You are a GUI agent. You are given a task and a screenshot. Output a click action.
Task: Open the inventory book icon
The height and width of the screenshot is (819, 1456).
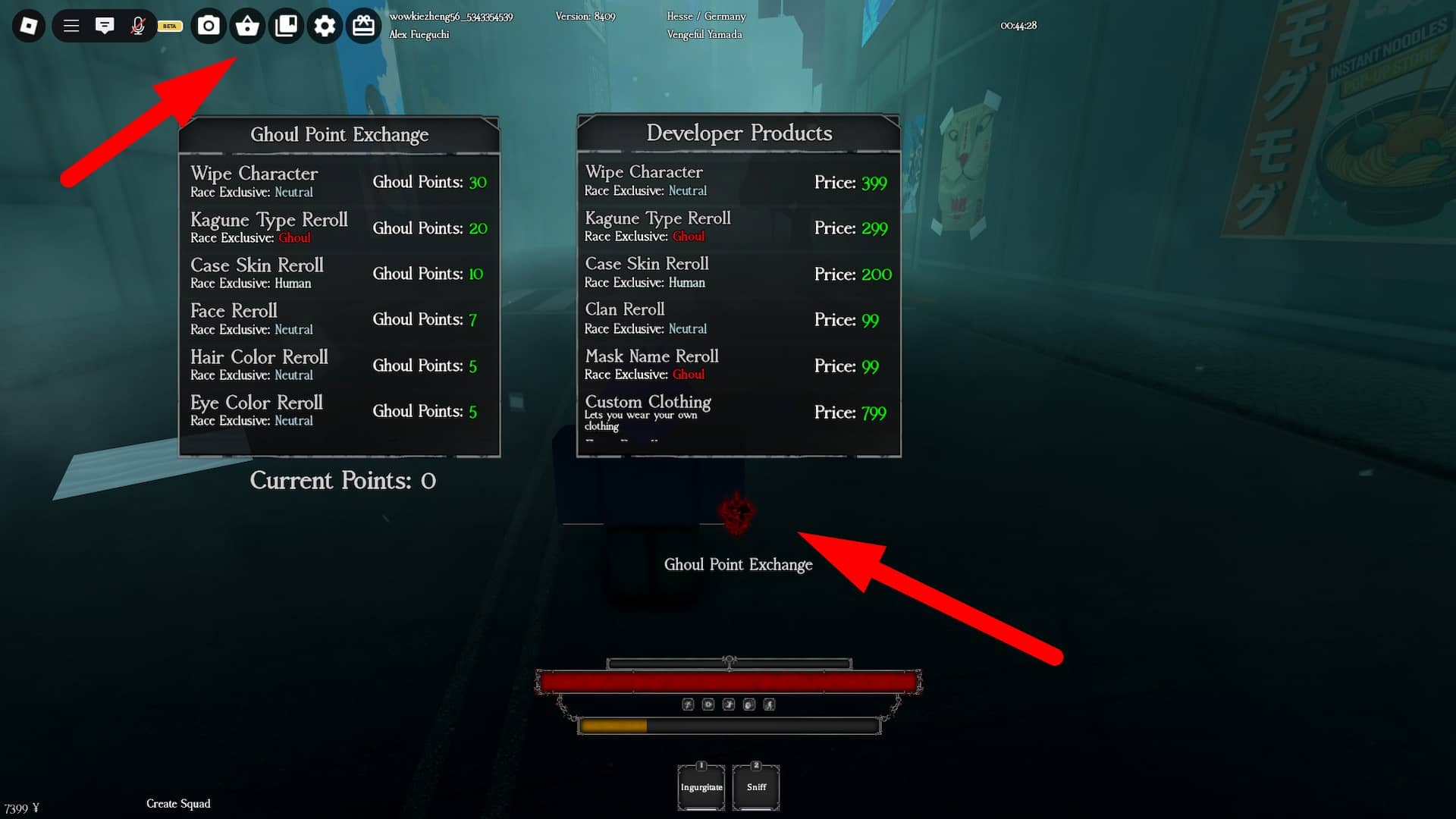tap(286, 25)
